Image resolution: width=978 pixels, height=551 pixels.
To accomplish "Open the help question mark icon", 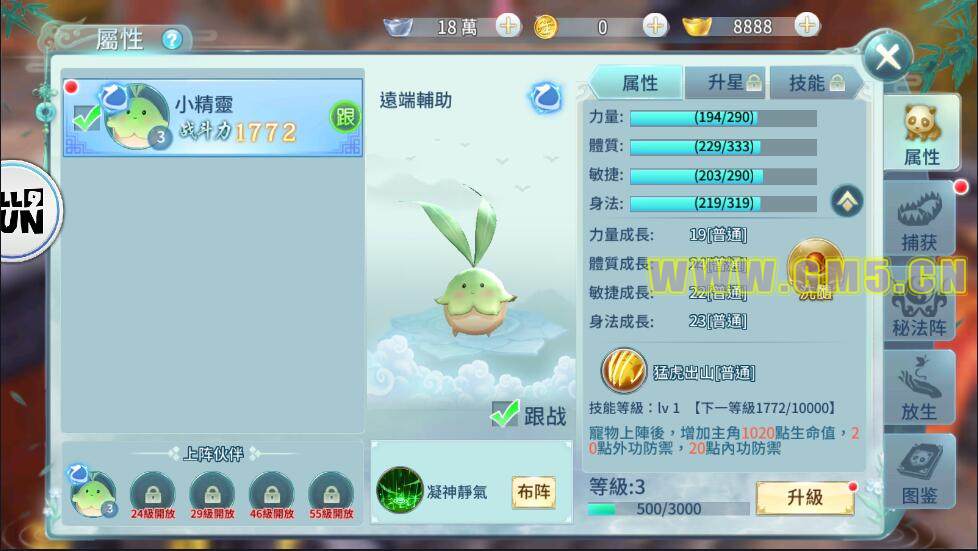I will pyautogui.click(x=174, y=40).
